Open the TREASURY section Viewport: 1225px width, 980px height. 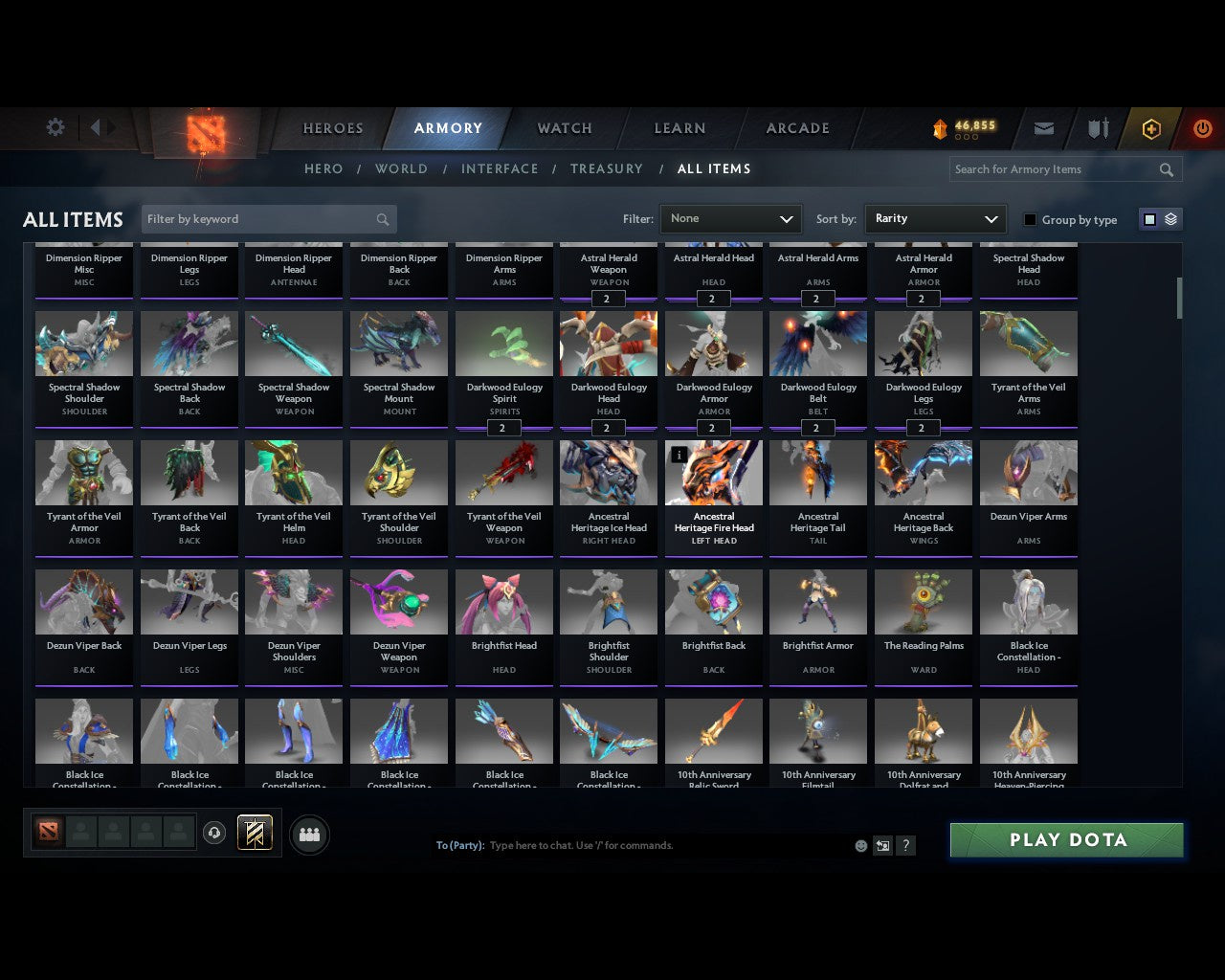pyautogui.click(x=607, y=168)
